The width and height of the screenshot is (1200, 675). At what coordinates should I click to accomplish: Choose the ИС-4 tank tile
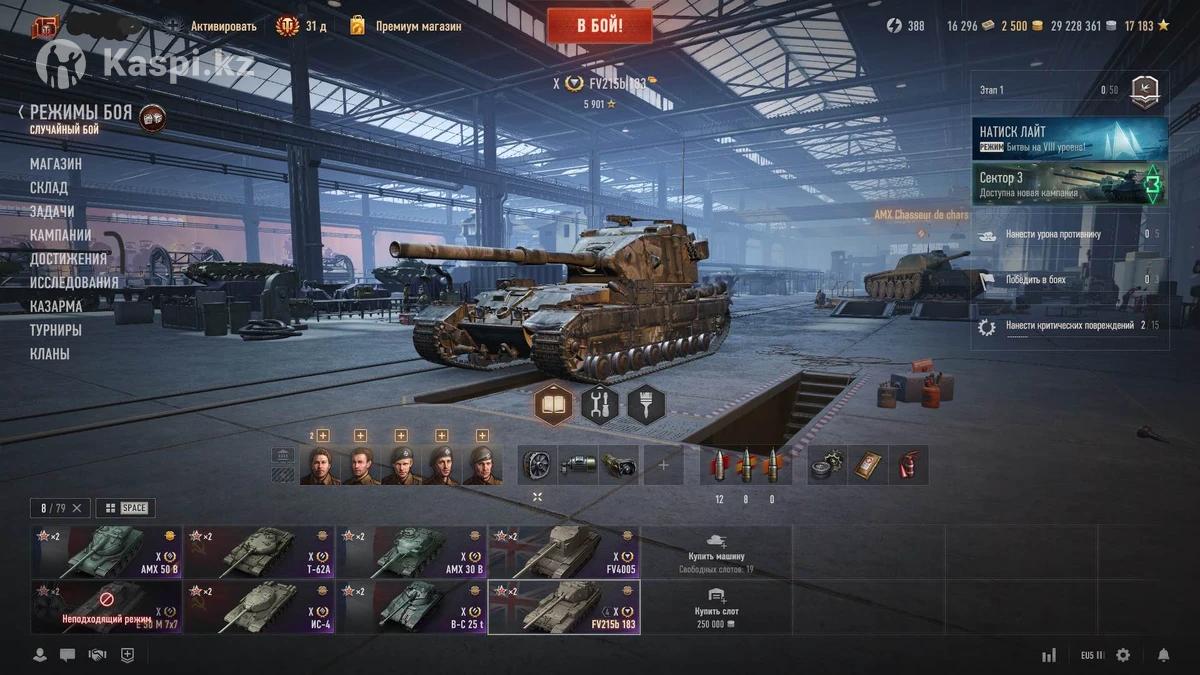pos(259,607)
